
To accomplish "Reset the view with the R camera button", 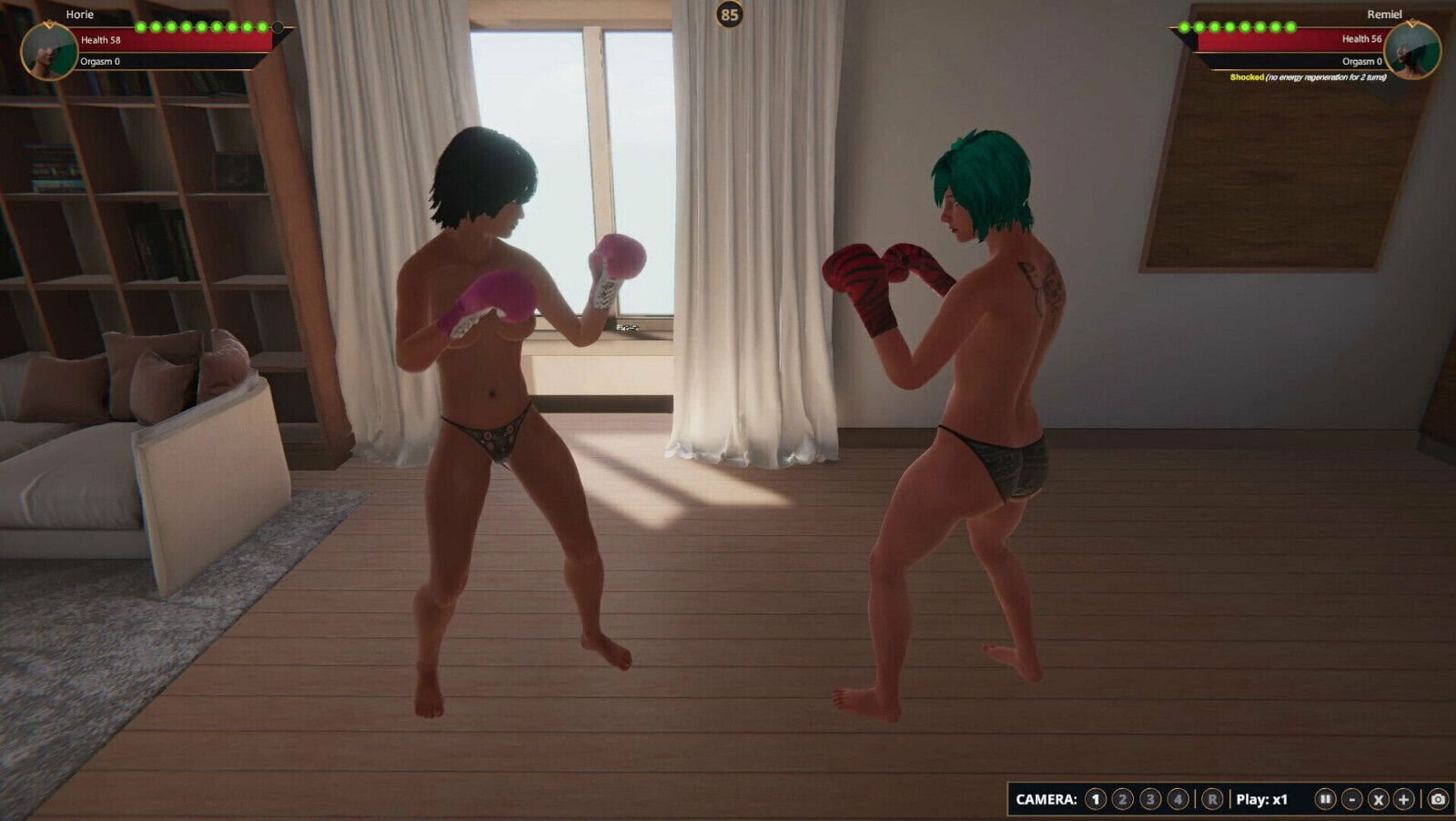I will (1212, 799).
